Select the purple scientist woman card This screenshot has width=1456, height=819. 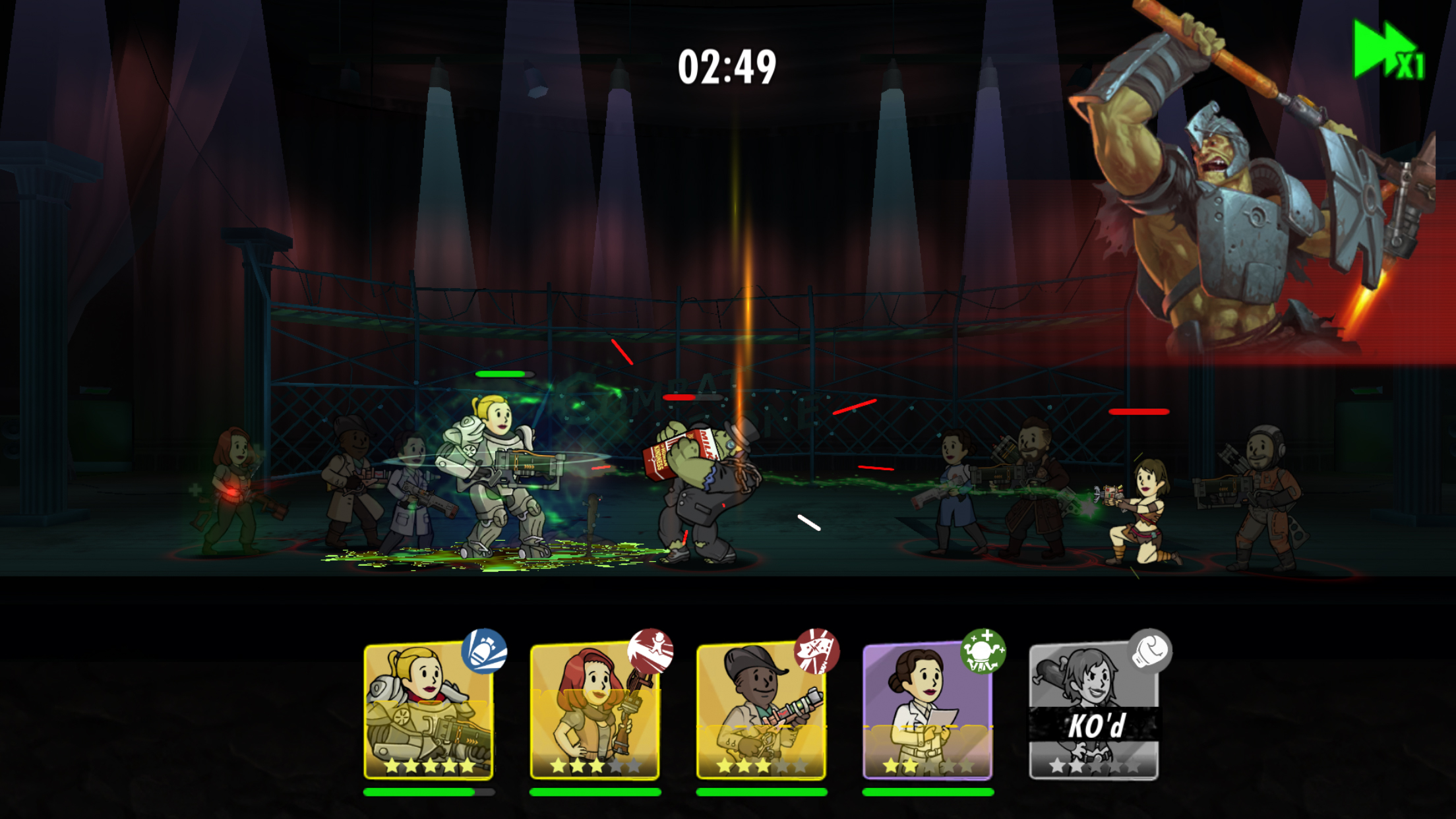pyautogui.click(x=927, y=711)
